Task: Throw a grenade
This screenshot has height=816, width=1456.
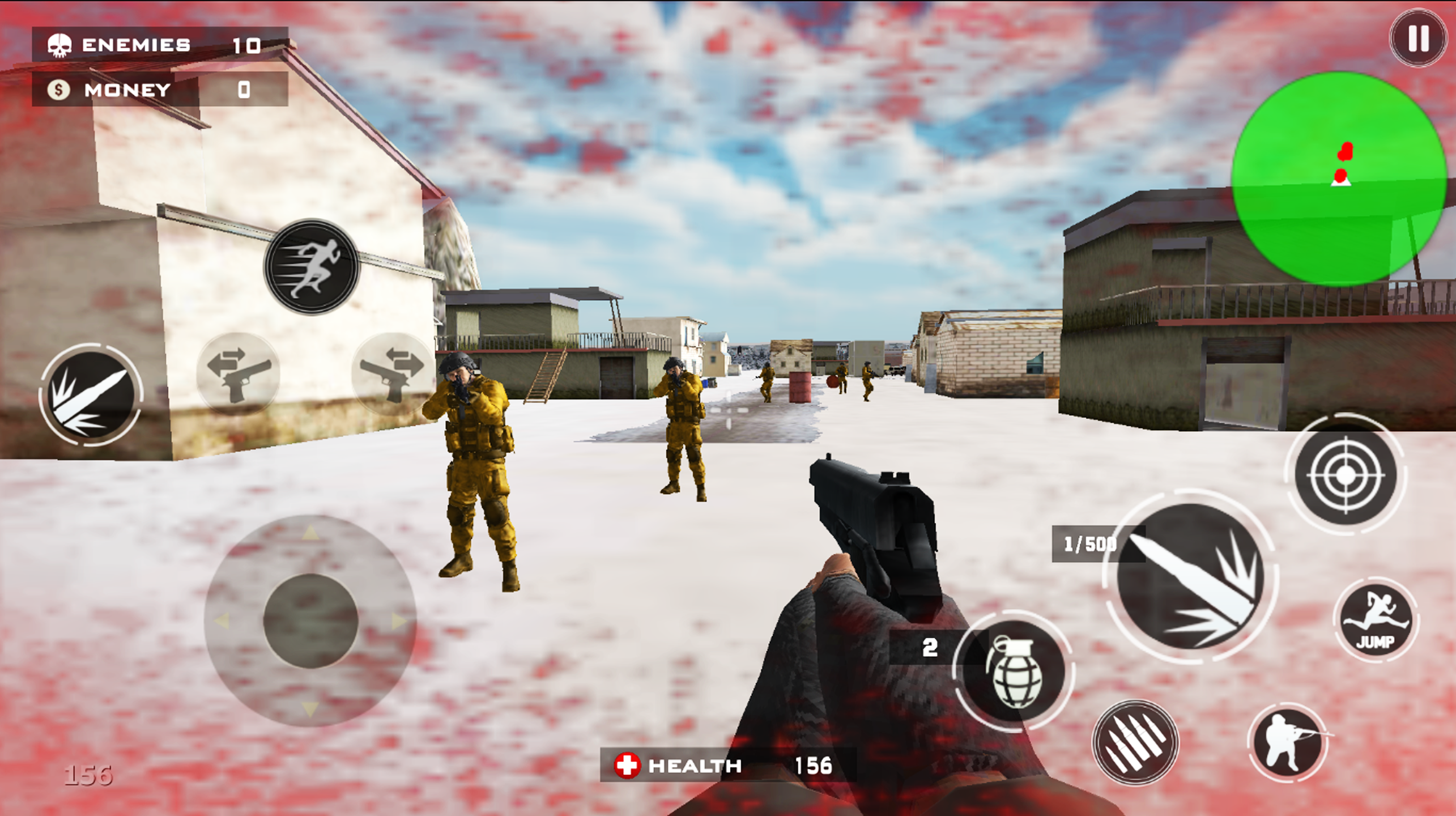Action: tap(1014, 671)
